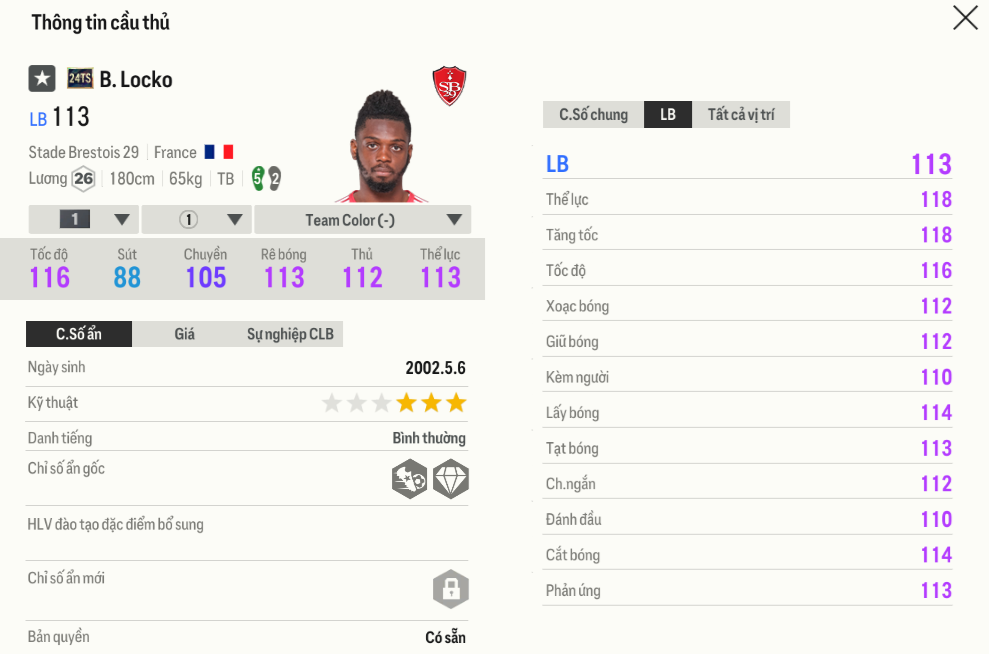Screen dimensions: 989x654
Task: Open the circled 1 level dropdown
Action: point(197,220)
